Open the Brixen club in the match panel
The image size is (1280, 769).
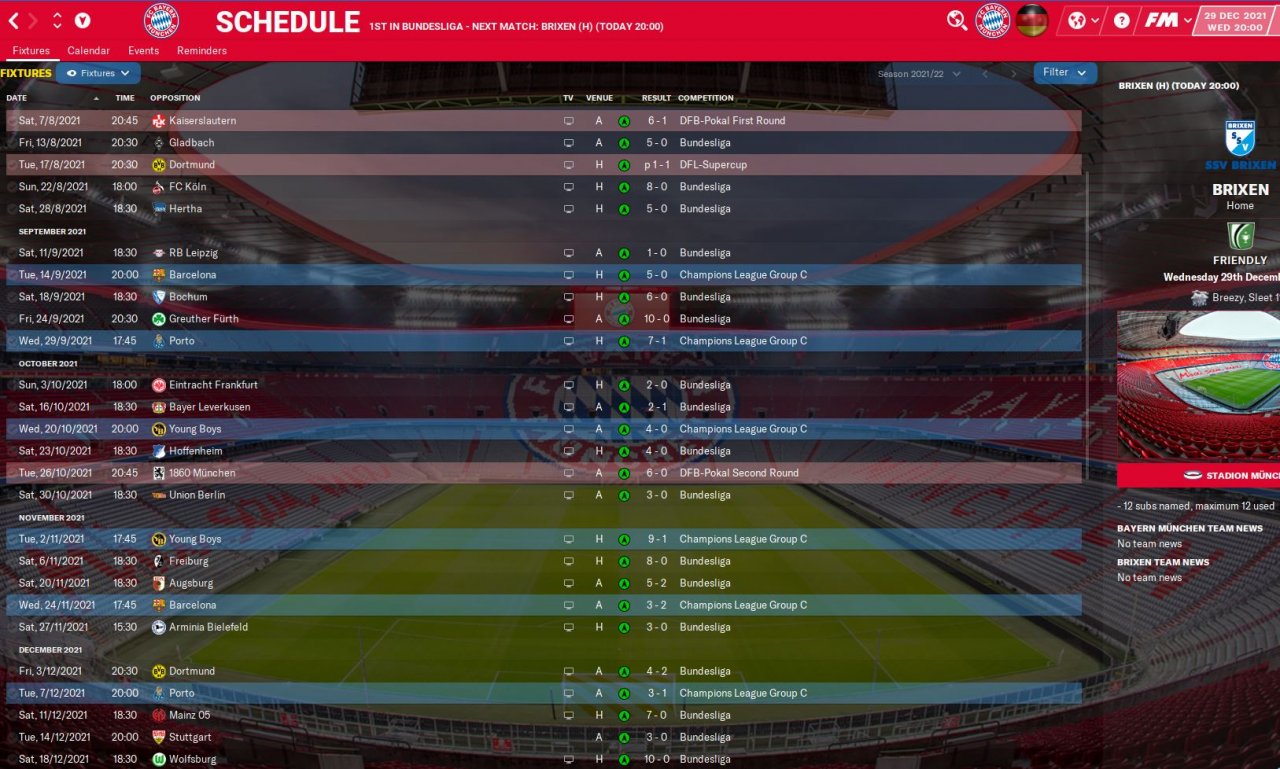click(1240, 189)
